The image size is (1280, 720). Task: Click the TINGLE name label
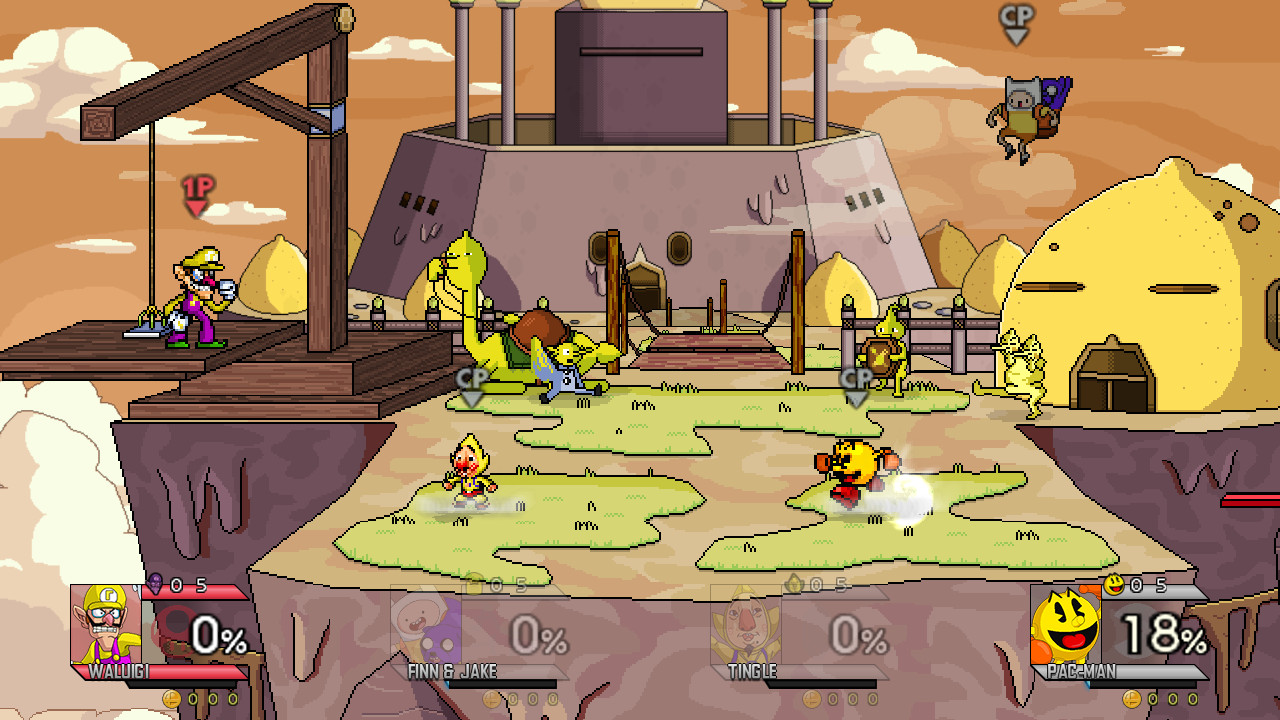pos(750,672)
